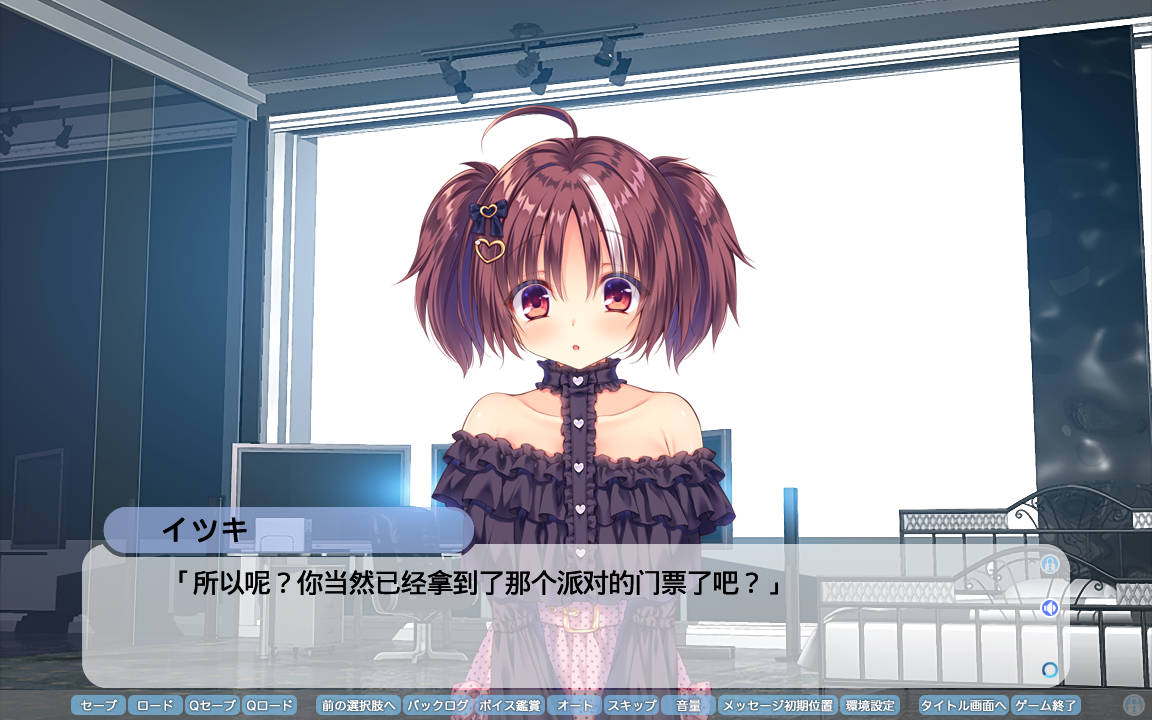This screenshot has width=1152, height=720.
Task: Quick load with the Qロード button
Action: click(x=270, y=705)
